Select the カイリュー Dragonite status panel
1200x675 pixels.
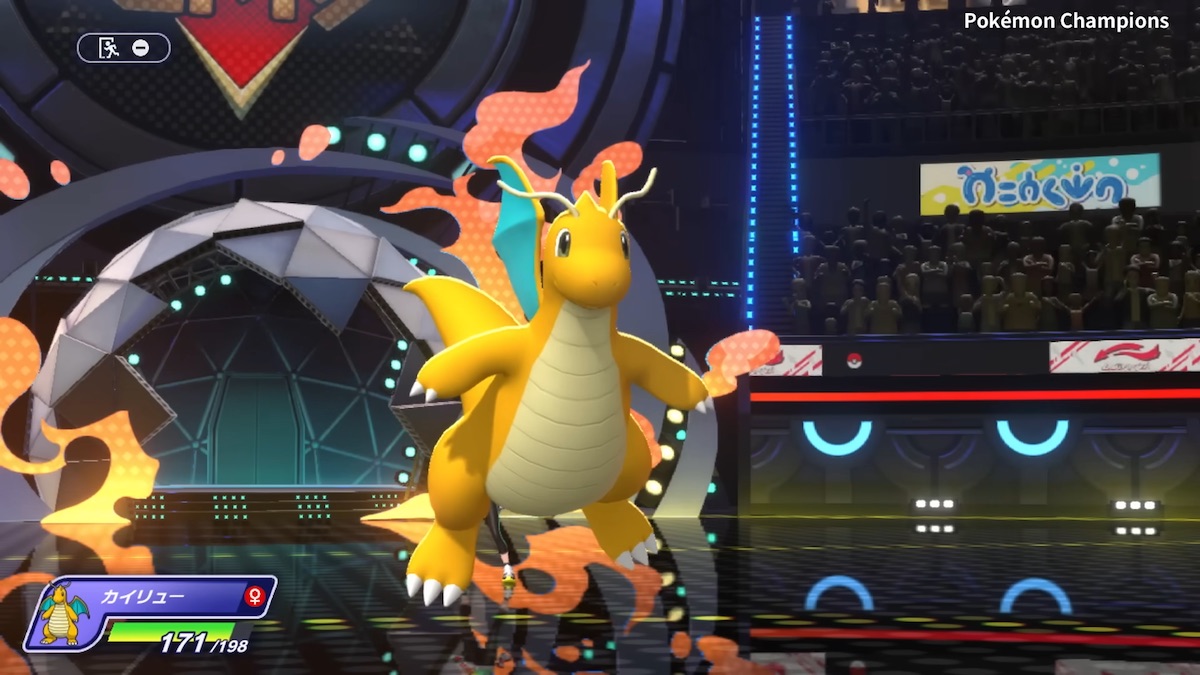[150, 613]
